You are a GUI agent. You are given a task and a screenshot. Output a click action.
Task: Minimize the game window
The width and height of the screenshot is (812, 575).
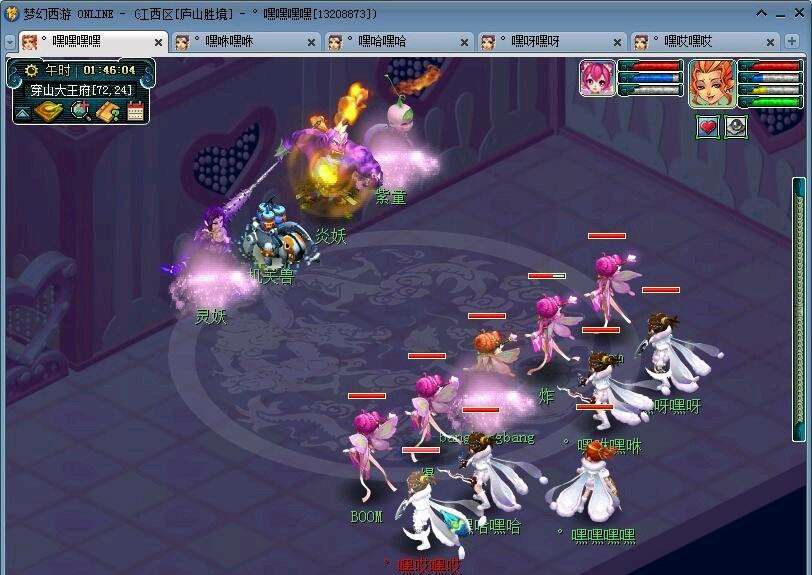[762, 13]
